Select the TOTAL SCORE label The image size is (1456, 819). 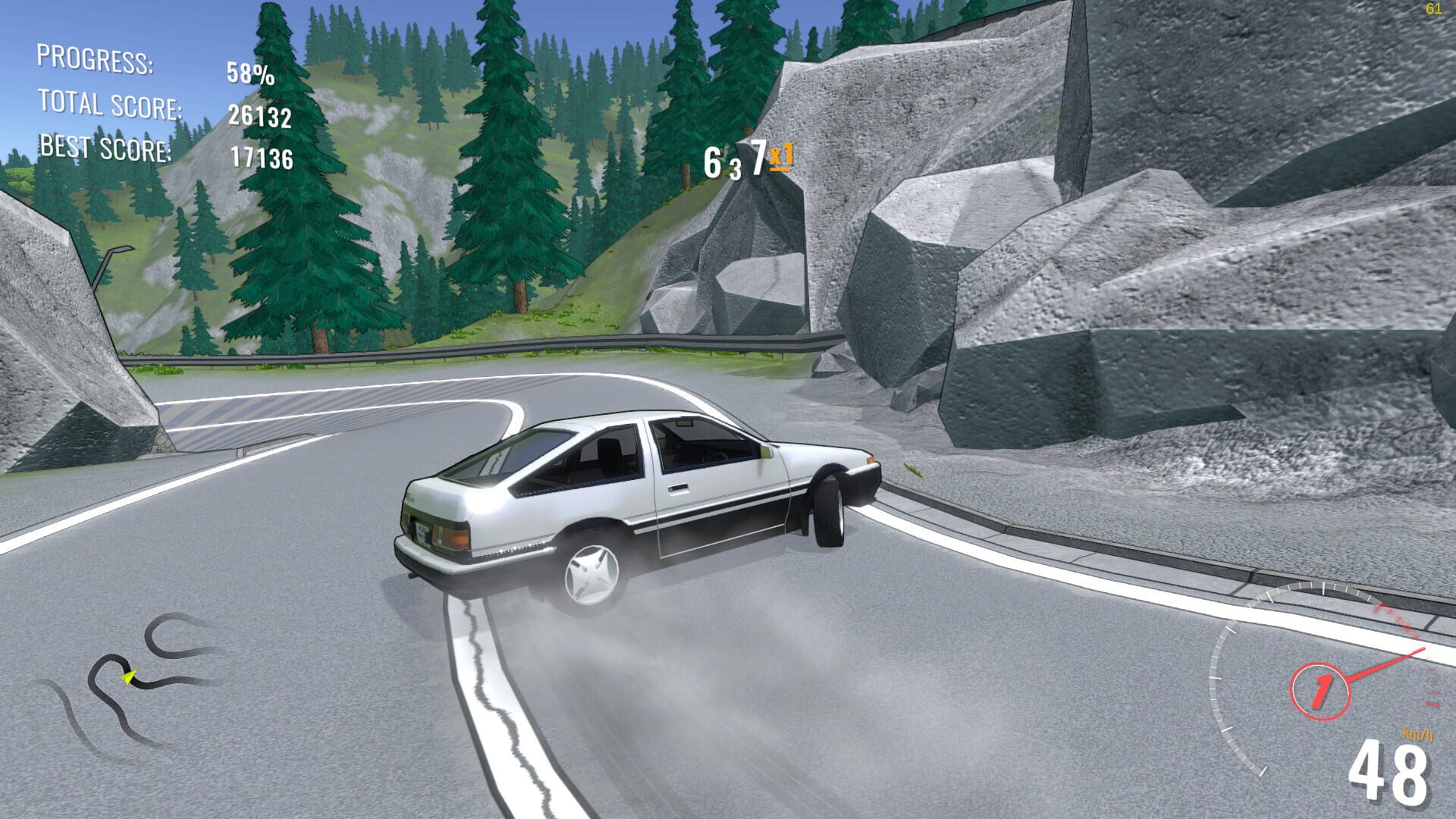pyautogui.click(x=110, y=105)
